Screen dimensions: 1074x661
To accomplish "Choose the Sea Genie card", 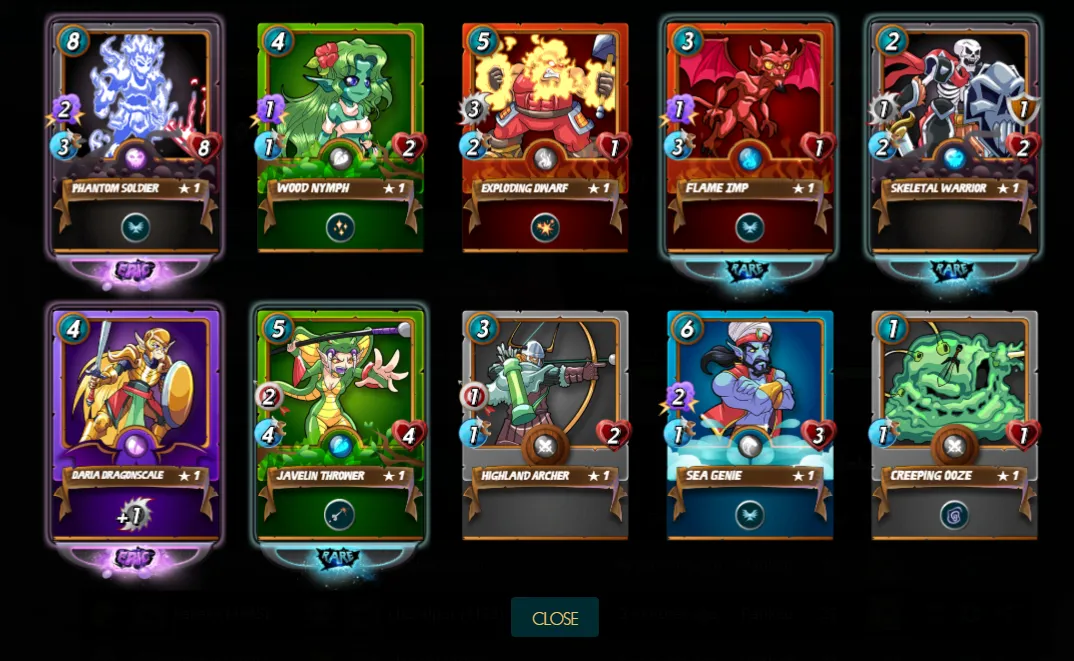I will (x=750, y=425).
